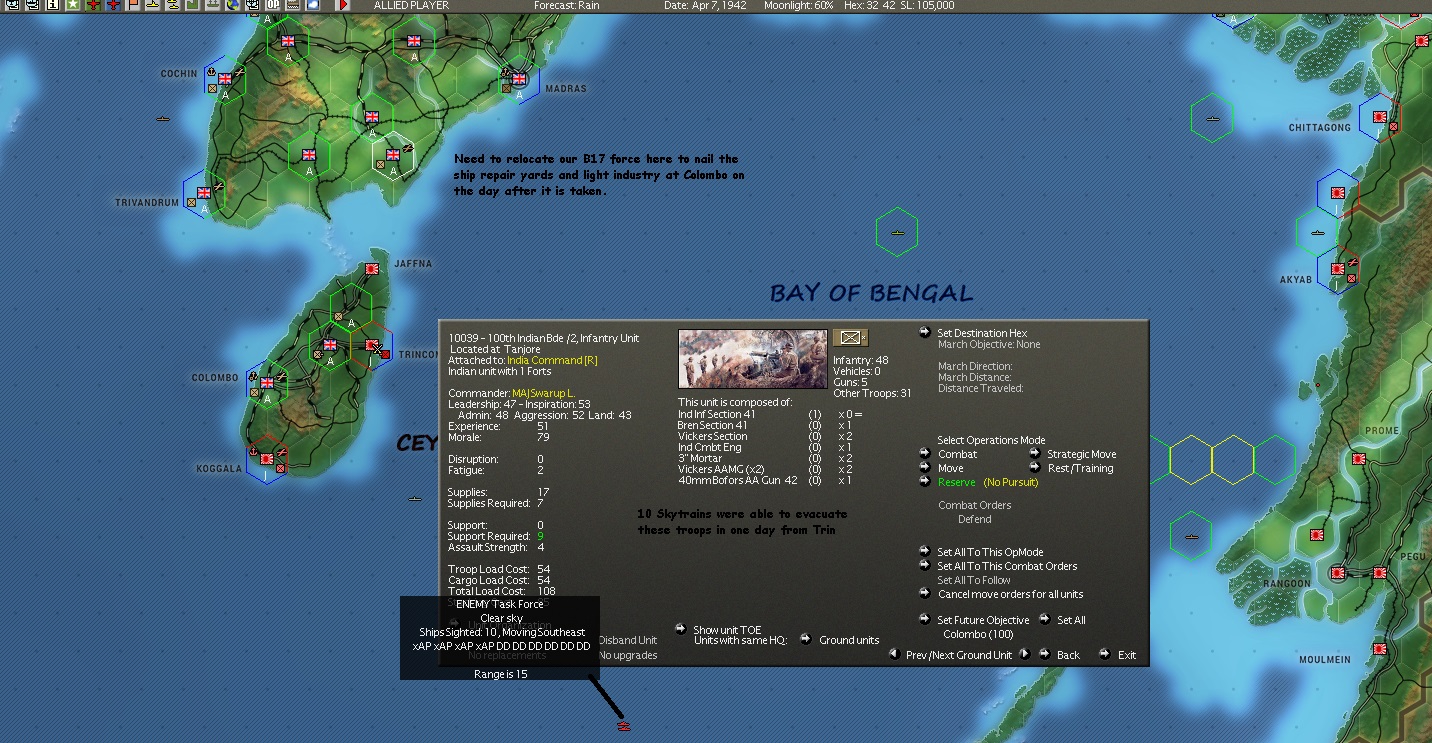Click the red plane on green background icon
1432x743 pixels.
coord(94,7)
